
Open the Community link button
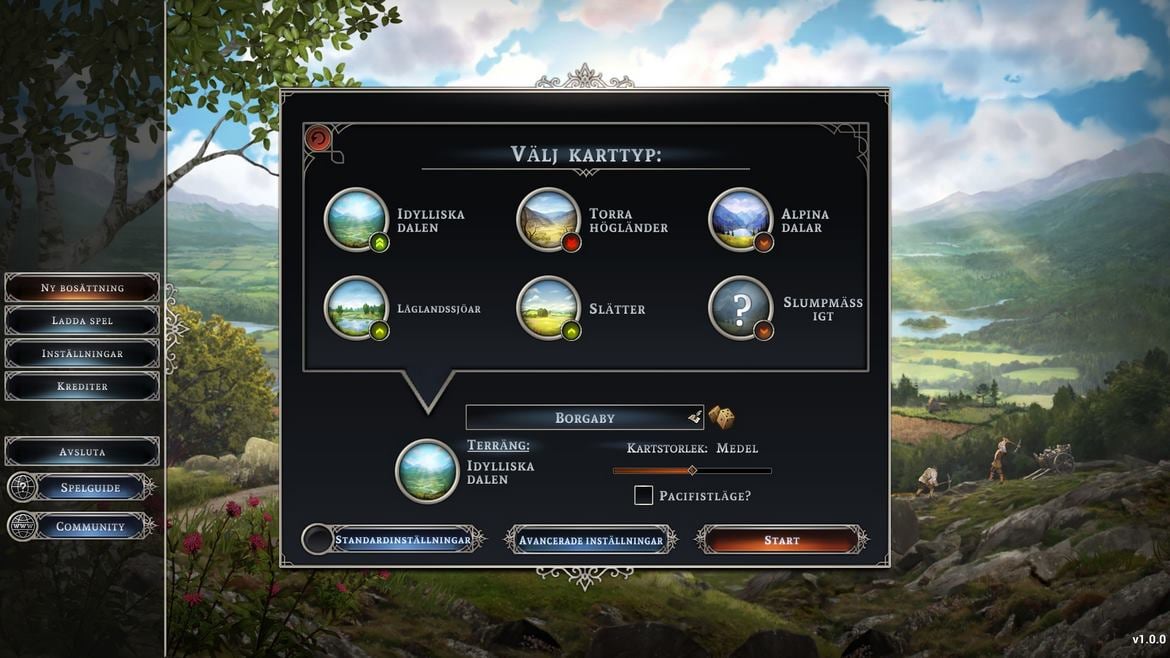(x=90, y=527)
